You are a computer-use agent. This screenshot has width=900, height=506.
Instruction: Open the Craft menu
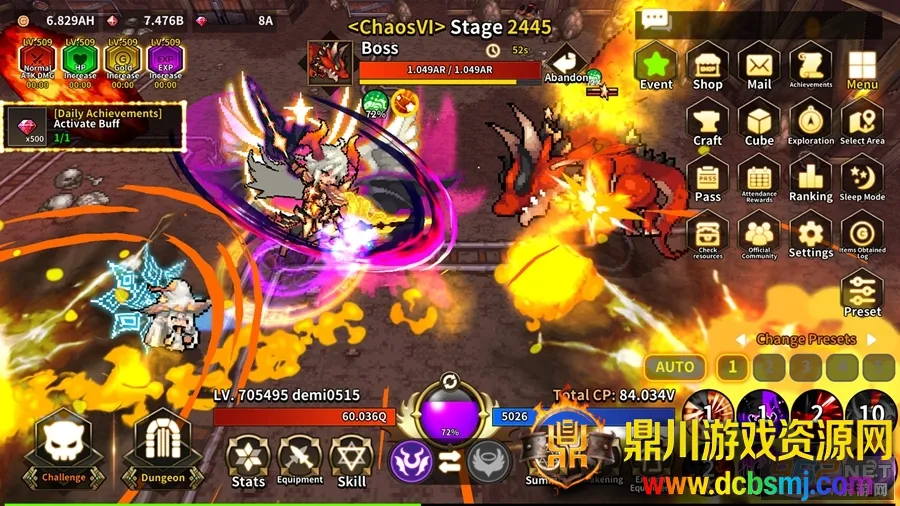coord(708,123)
